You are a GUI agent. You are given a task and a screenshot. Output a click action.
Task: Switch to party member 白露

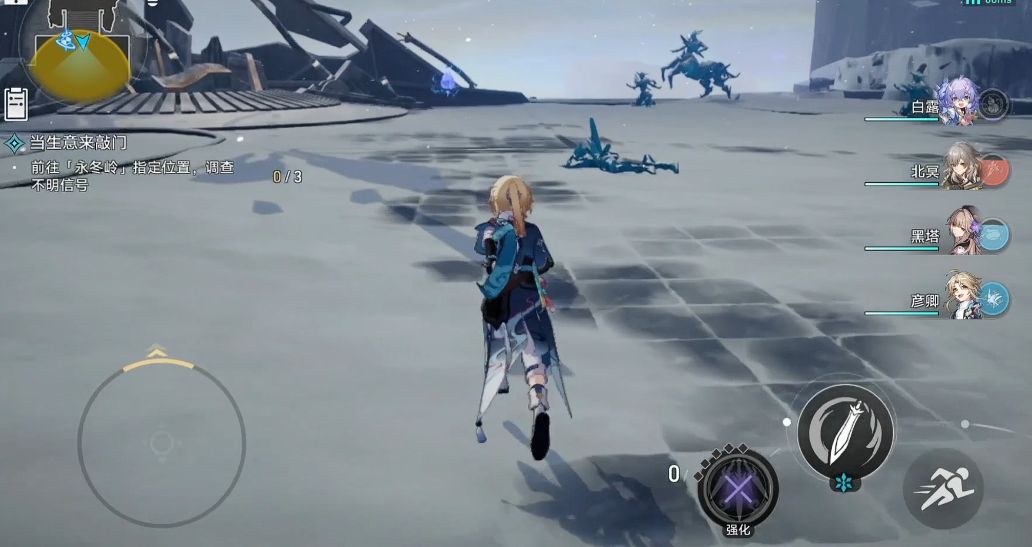960,103
